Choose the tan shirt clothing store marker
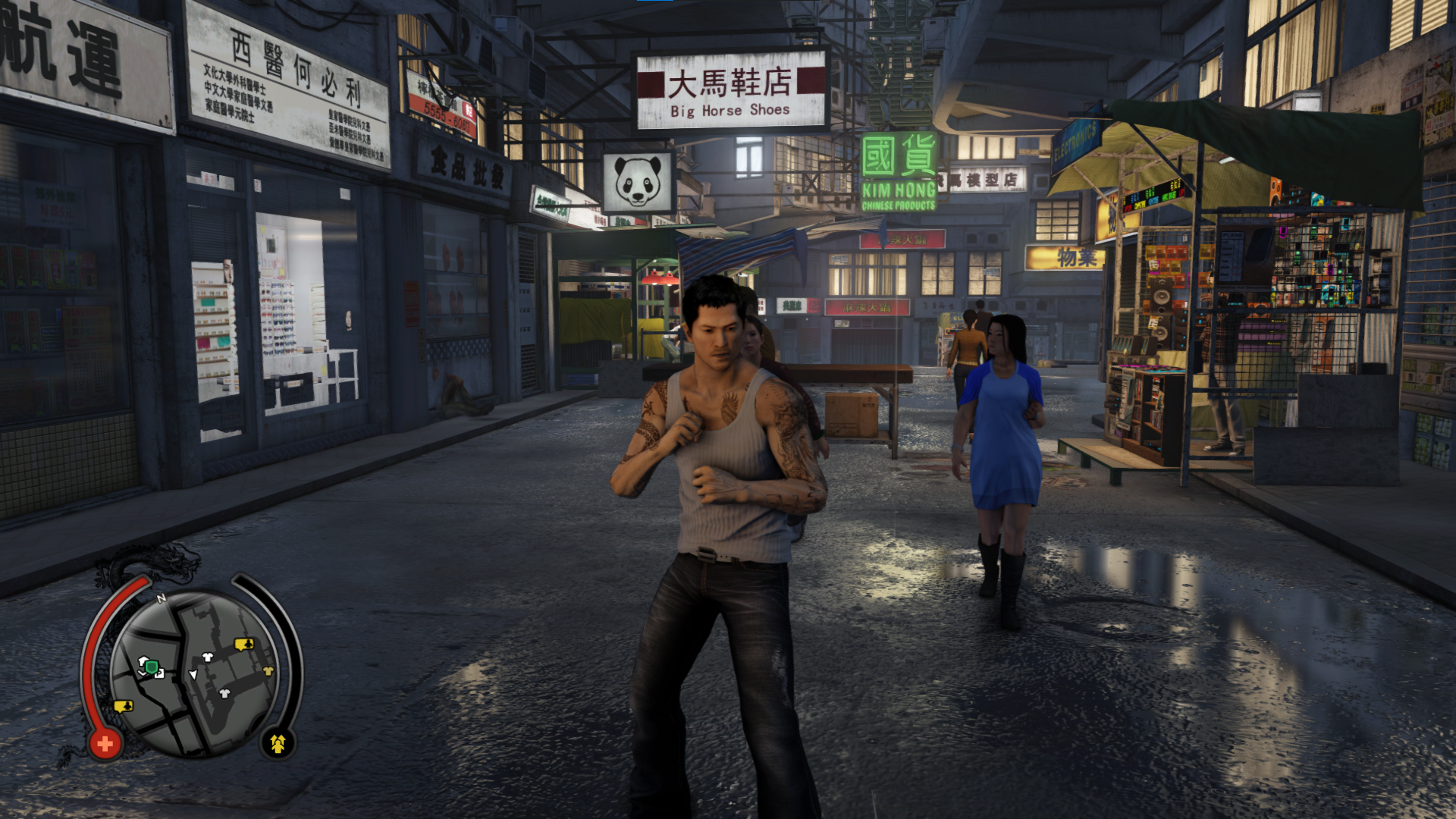Image resolution: width=1456 pixels, height=819 pixels. pyautogui.click(x=268, y=671)
